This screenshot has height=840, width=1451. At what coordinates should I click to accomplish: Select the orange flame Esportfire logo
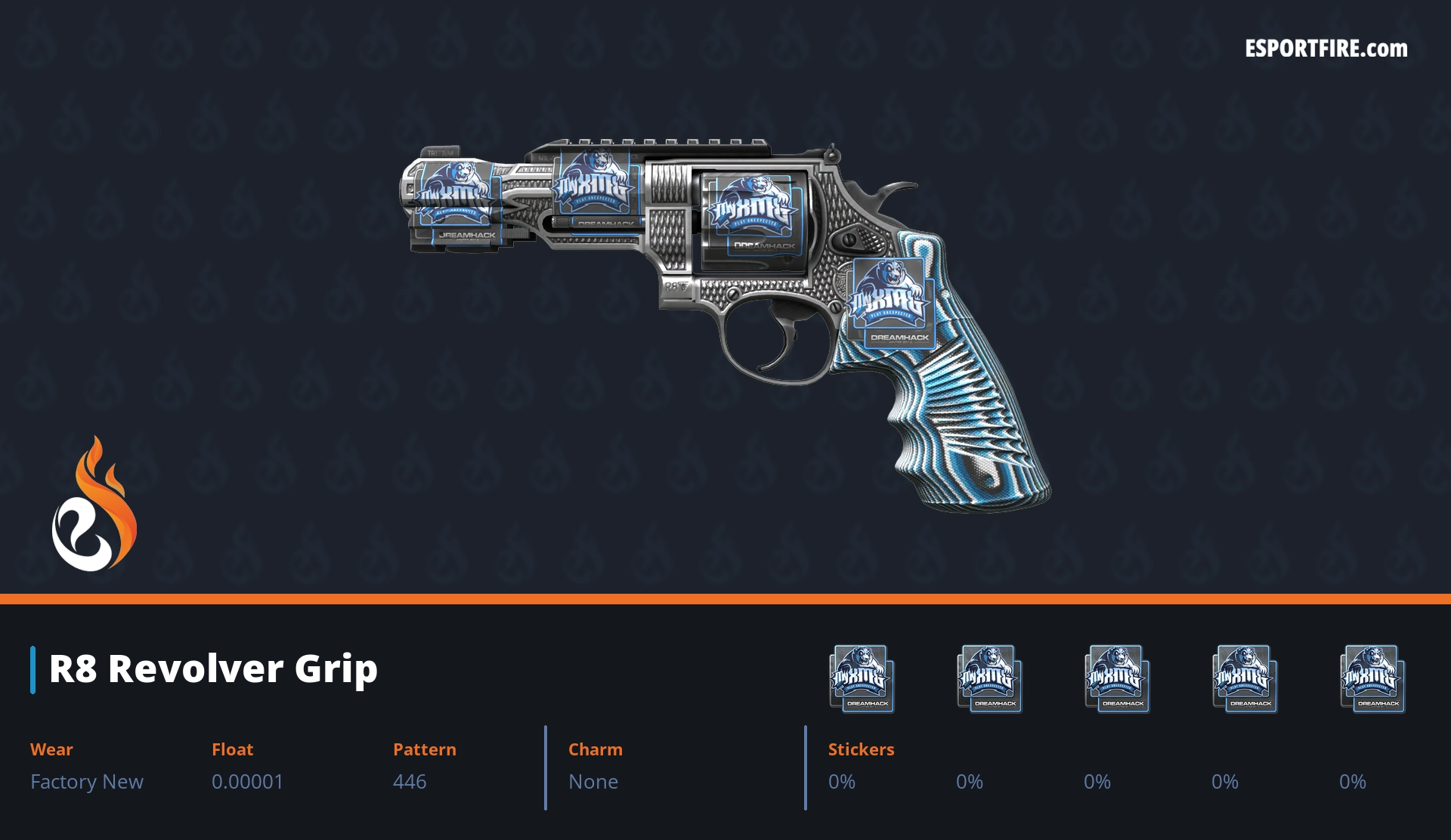point(94,505)
